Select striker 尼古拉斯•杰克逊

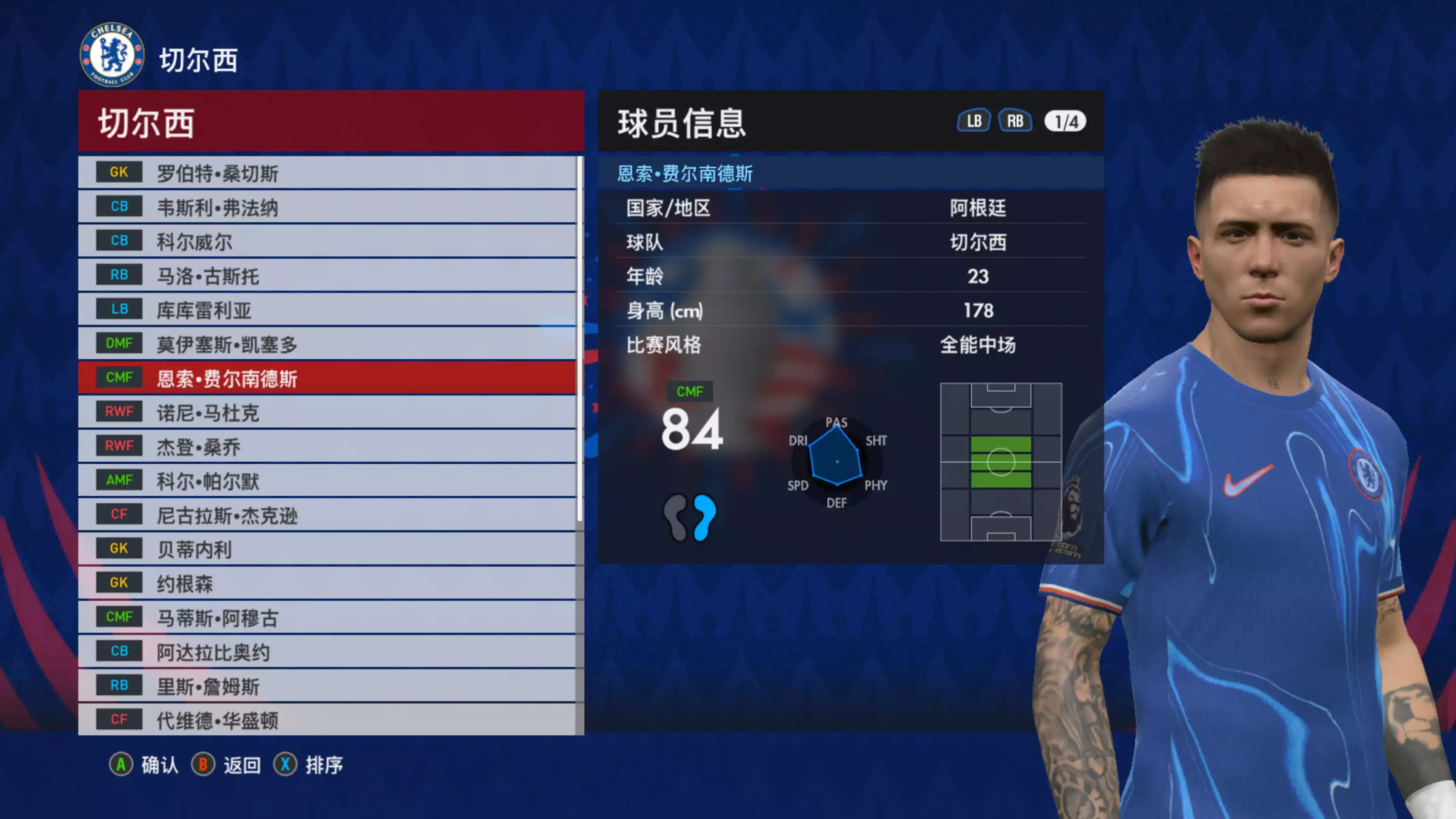click(328, 515)
